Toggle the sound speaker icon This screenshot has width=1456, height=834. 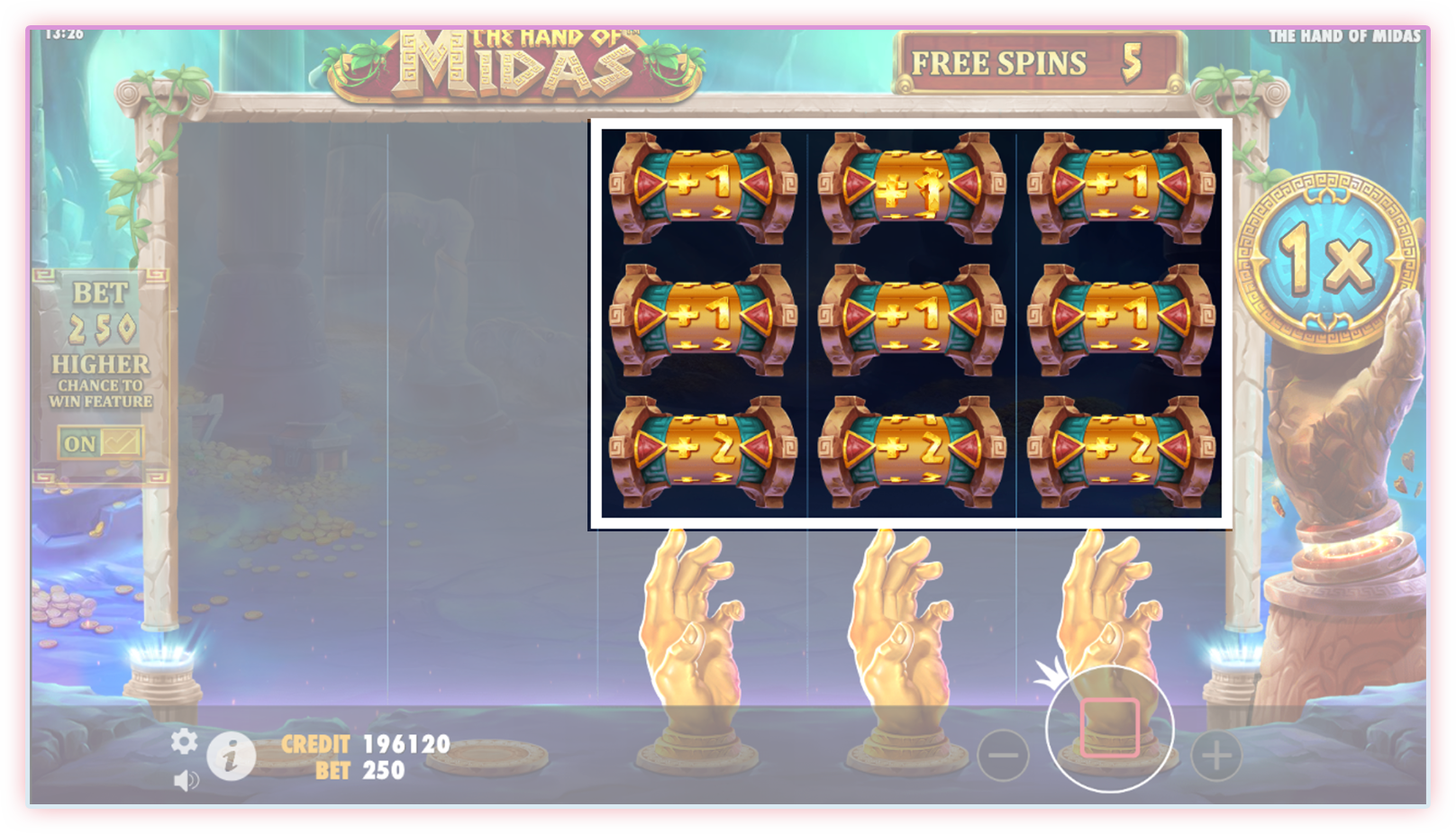point(186,780)
